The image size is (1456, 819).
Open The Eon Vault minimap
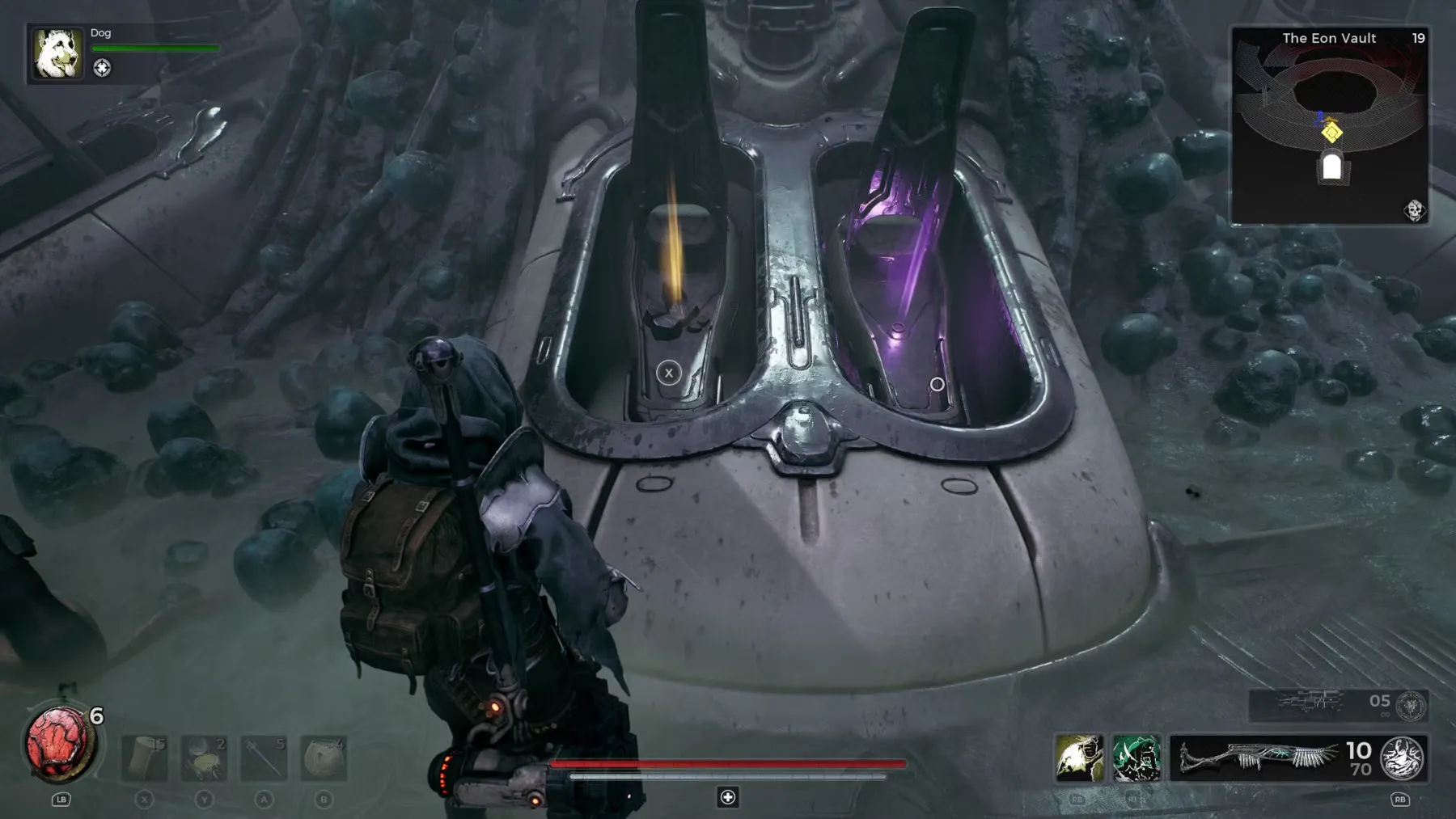point(1329,125)
